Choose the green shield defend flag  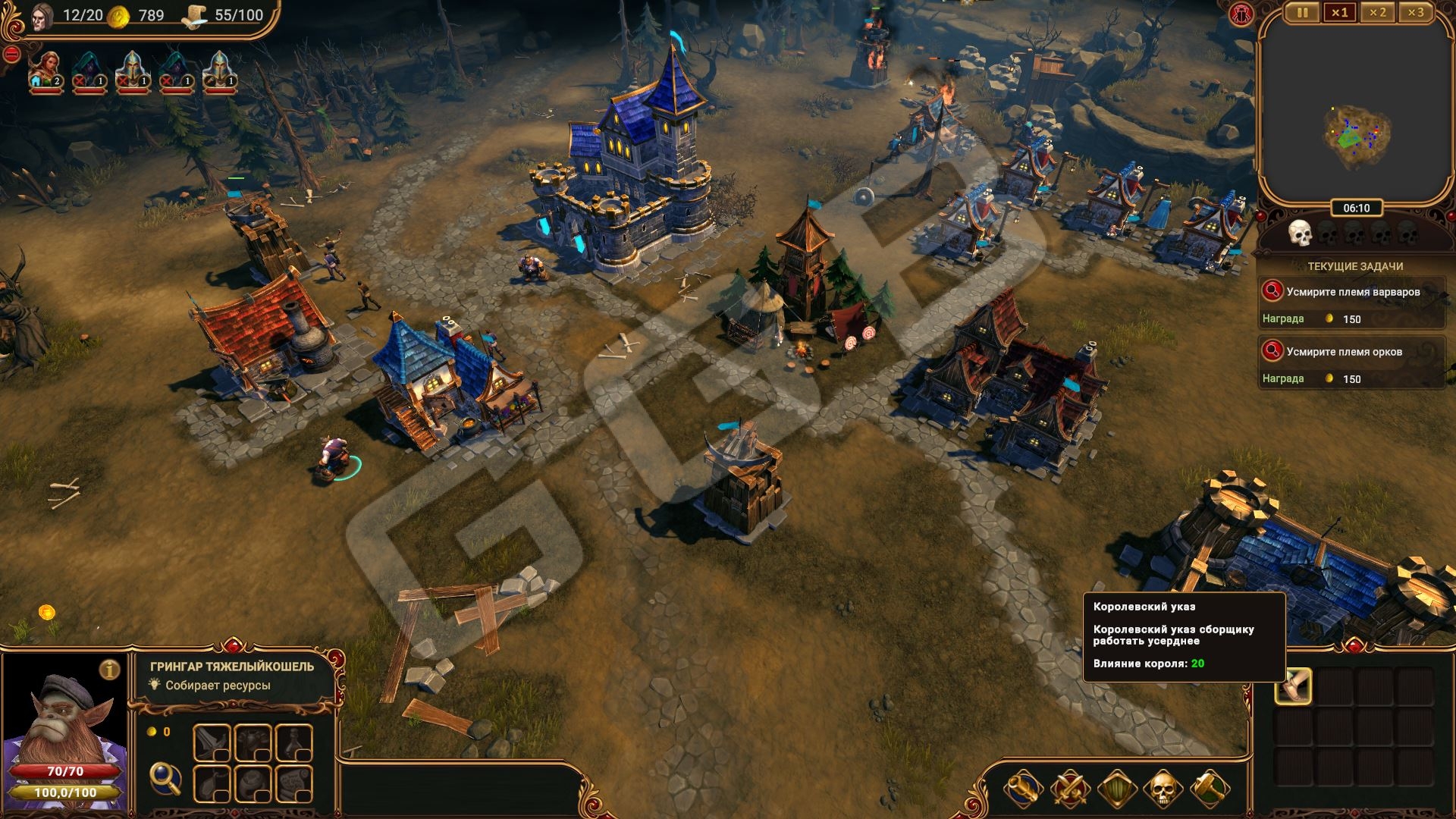tap(1116, 789)
